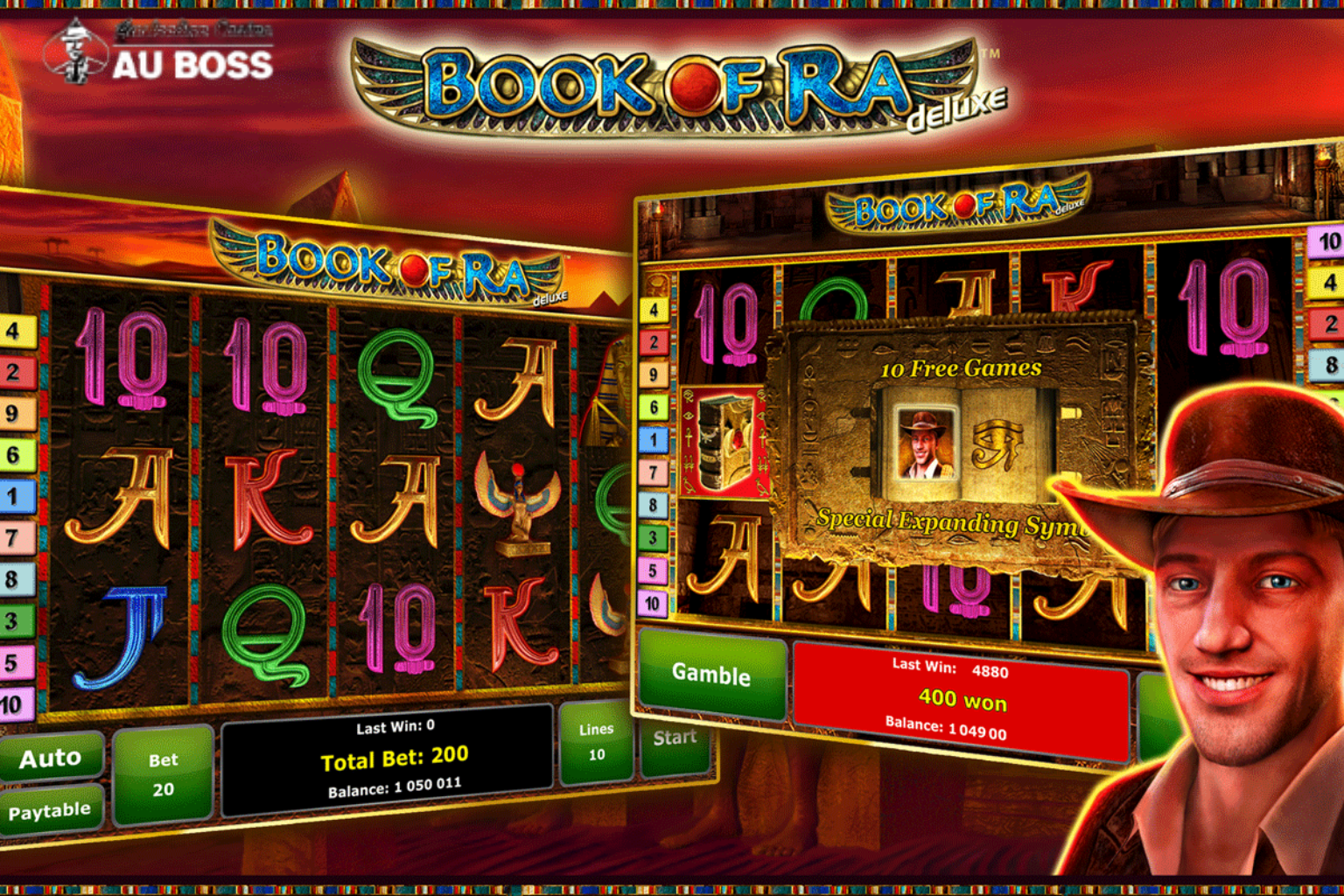
Task: Choose the green Gamble button
Action: 711,674
